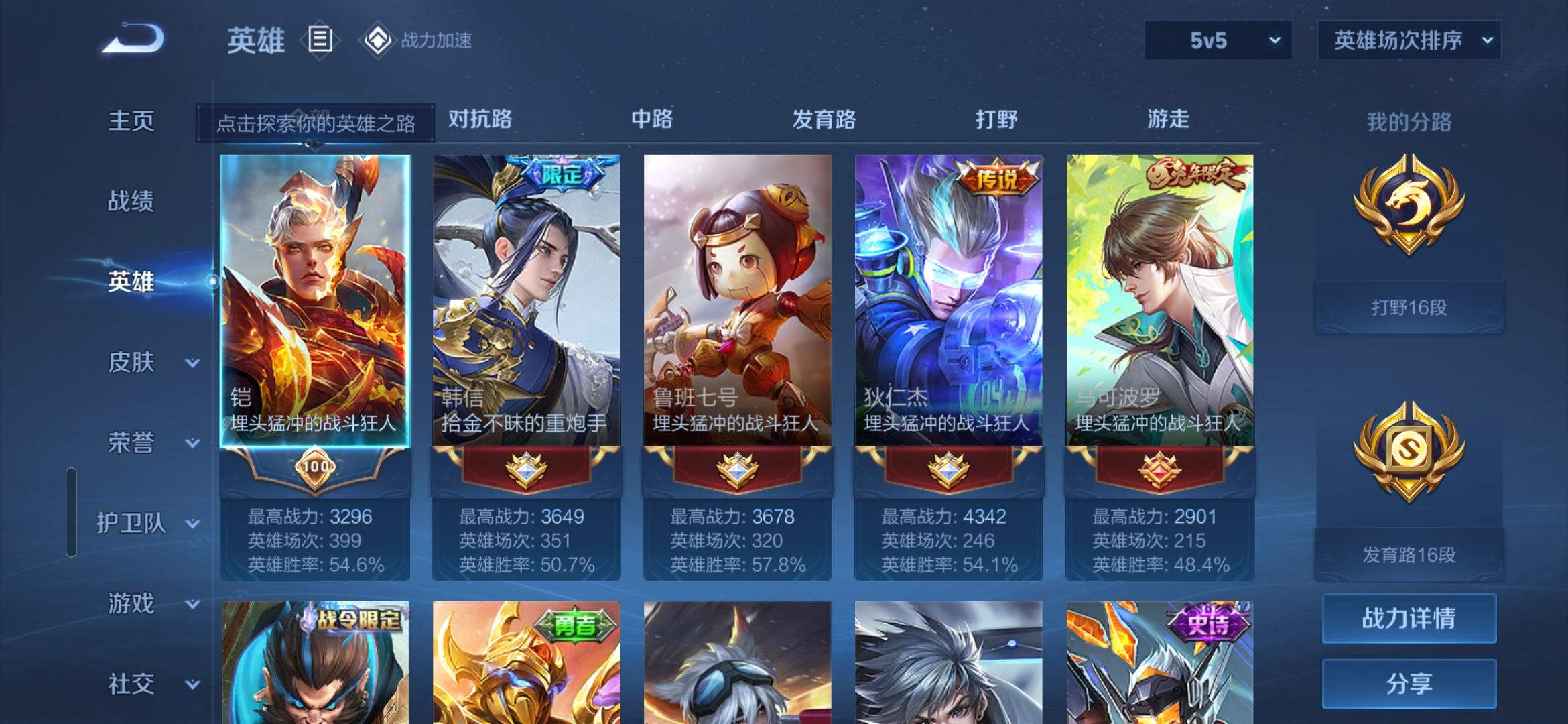Image resolution: width=1568 pixels, height=724 pixels.
Task: Open the 5v5 mode dropdown
Action: click(x=1218, y=40)
